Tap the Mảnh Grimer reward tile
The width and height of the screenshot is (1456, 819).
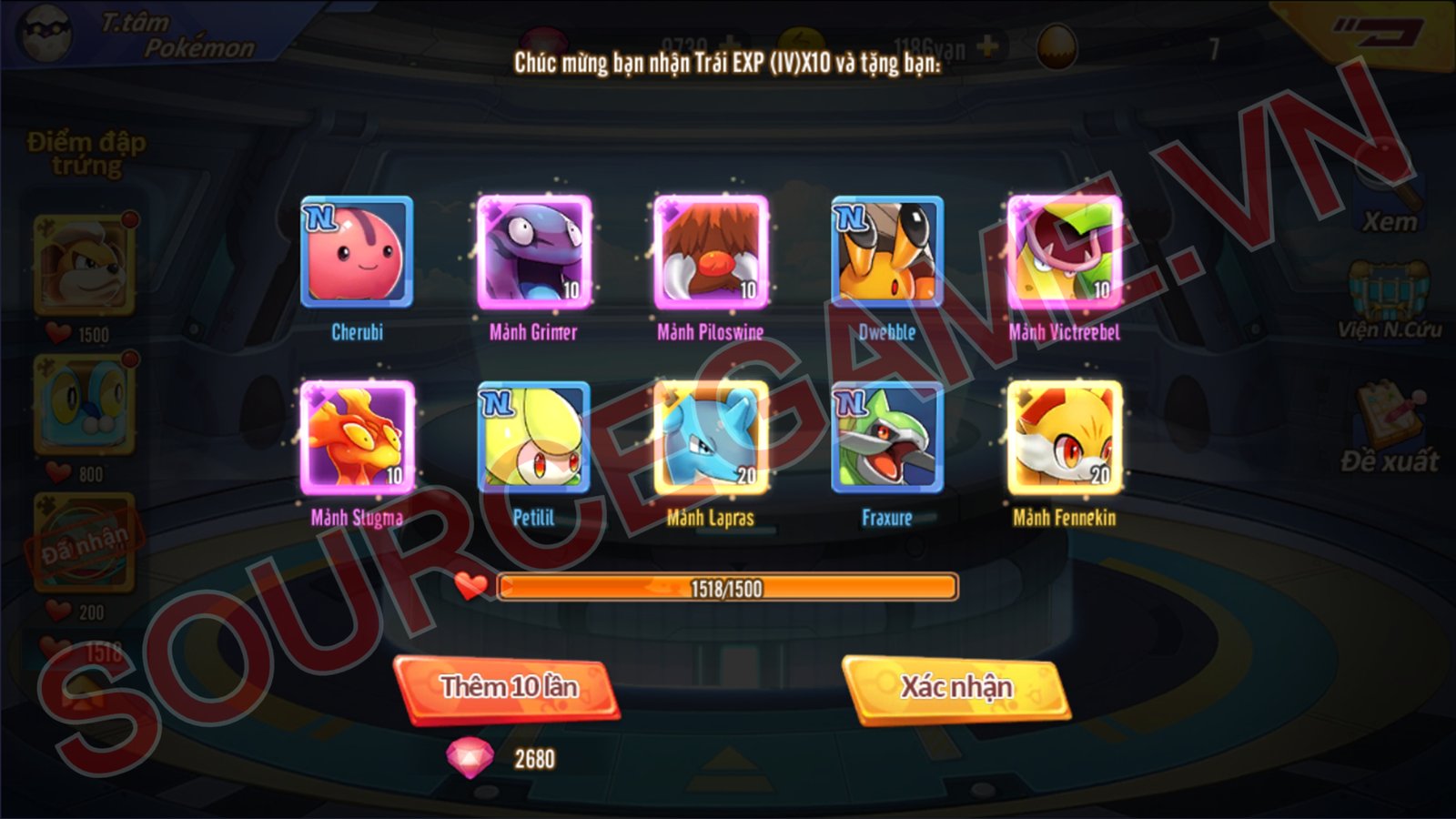534,252
